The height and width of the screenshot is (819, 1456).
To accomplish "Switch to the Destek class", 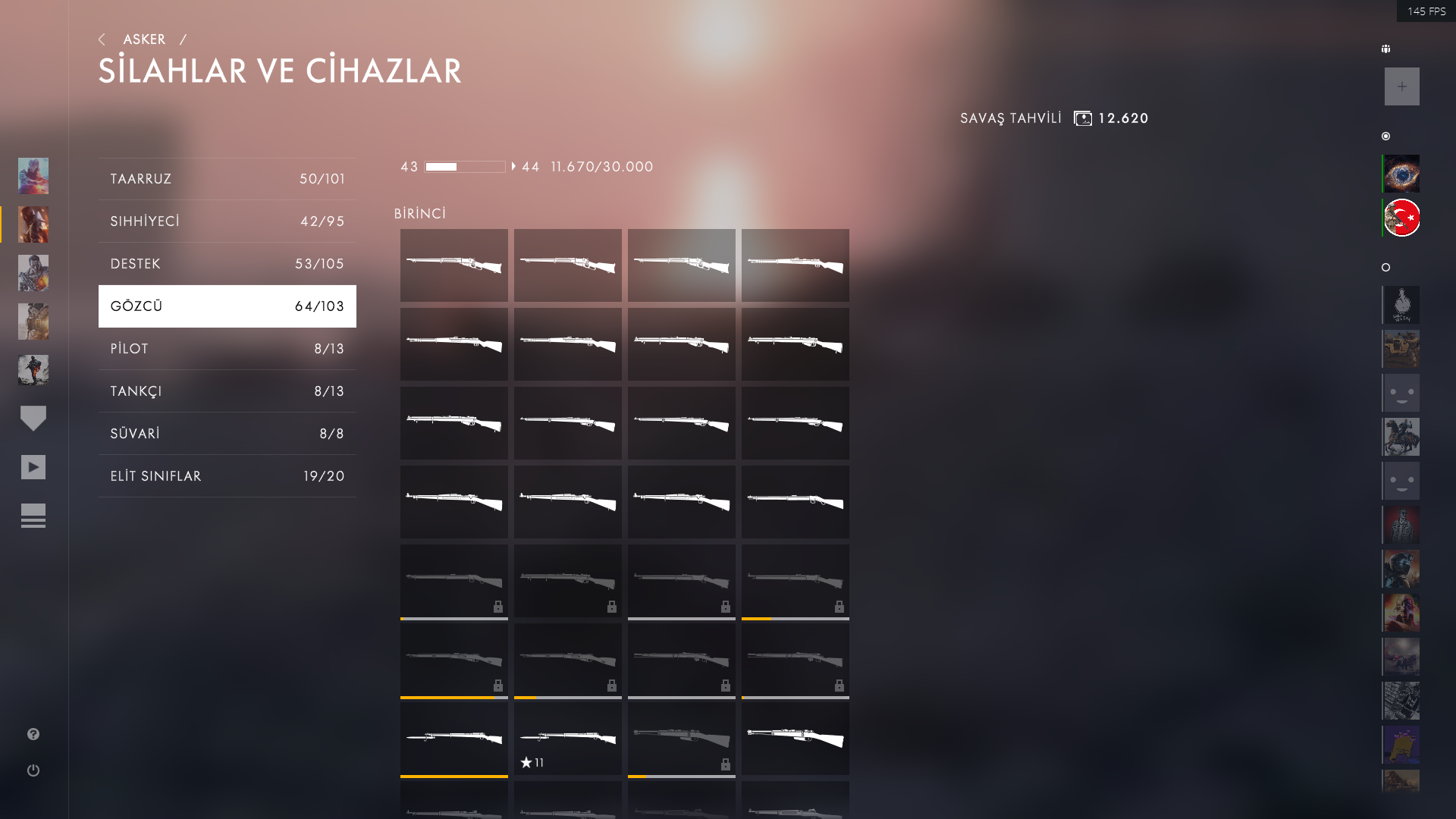I will (x=227, y=264).
